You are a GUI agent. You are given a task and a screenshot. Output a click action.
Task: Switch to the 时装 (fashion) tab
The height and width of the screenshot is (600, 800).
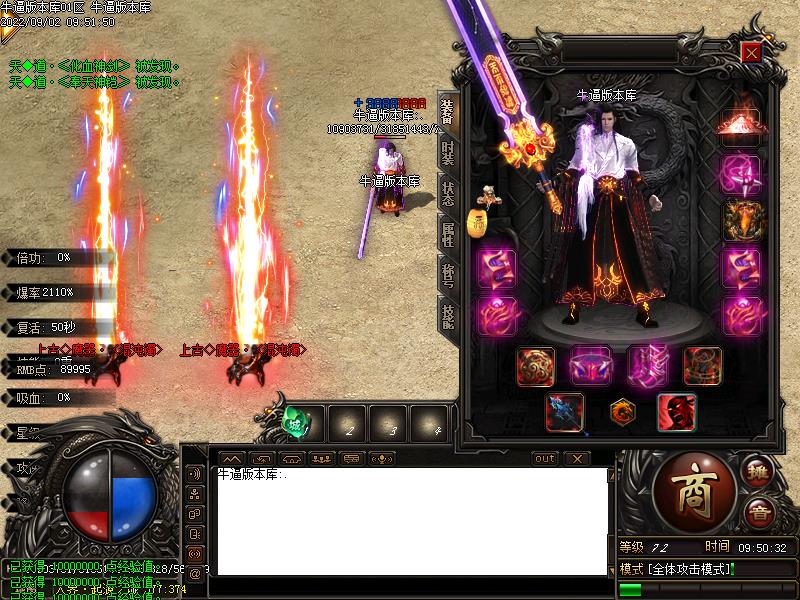(447, 153)
